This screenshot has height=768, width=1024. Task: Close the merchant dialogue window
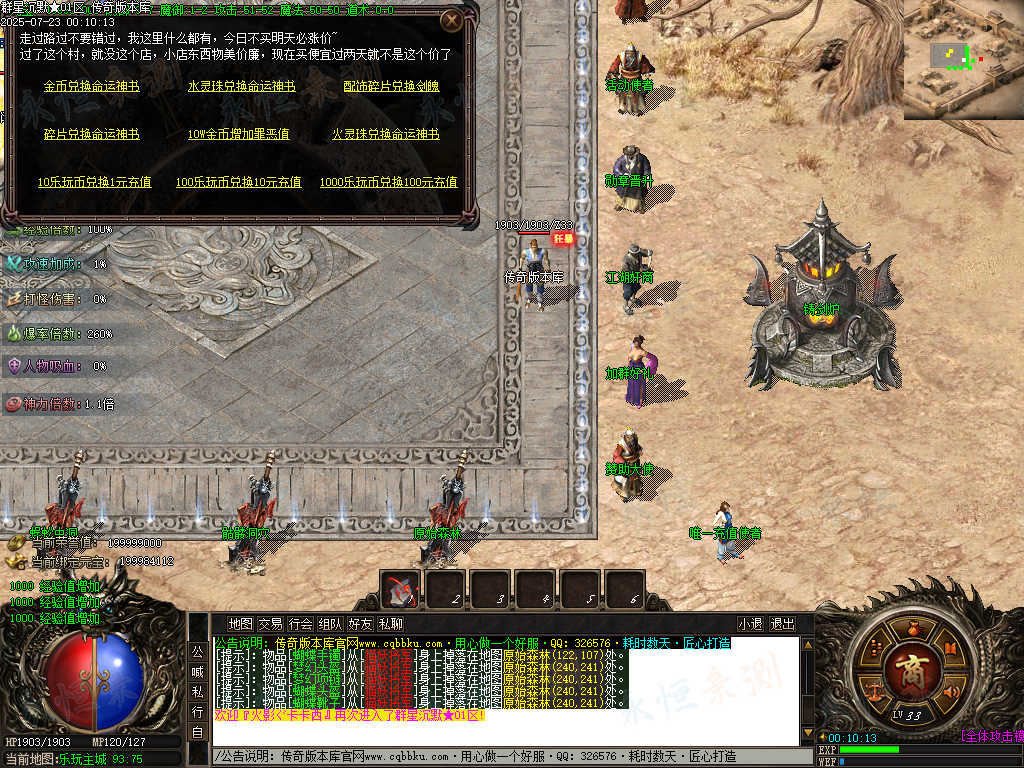[452, 20]
